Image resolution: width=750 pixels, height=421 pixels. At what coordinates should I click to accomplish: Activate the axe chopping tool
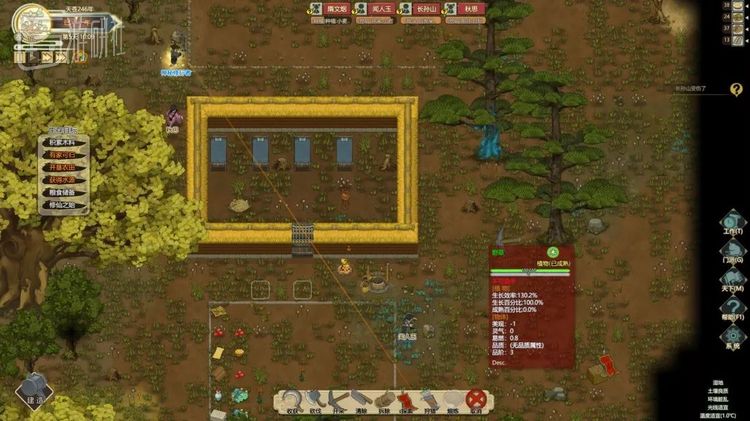tap(316, 401)
